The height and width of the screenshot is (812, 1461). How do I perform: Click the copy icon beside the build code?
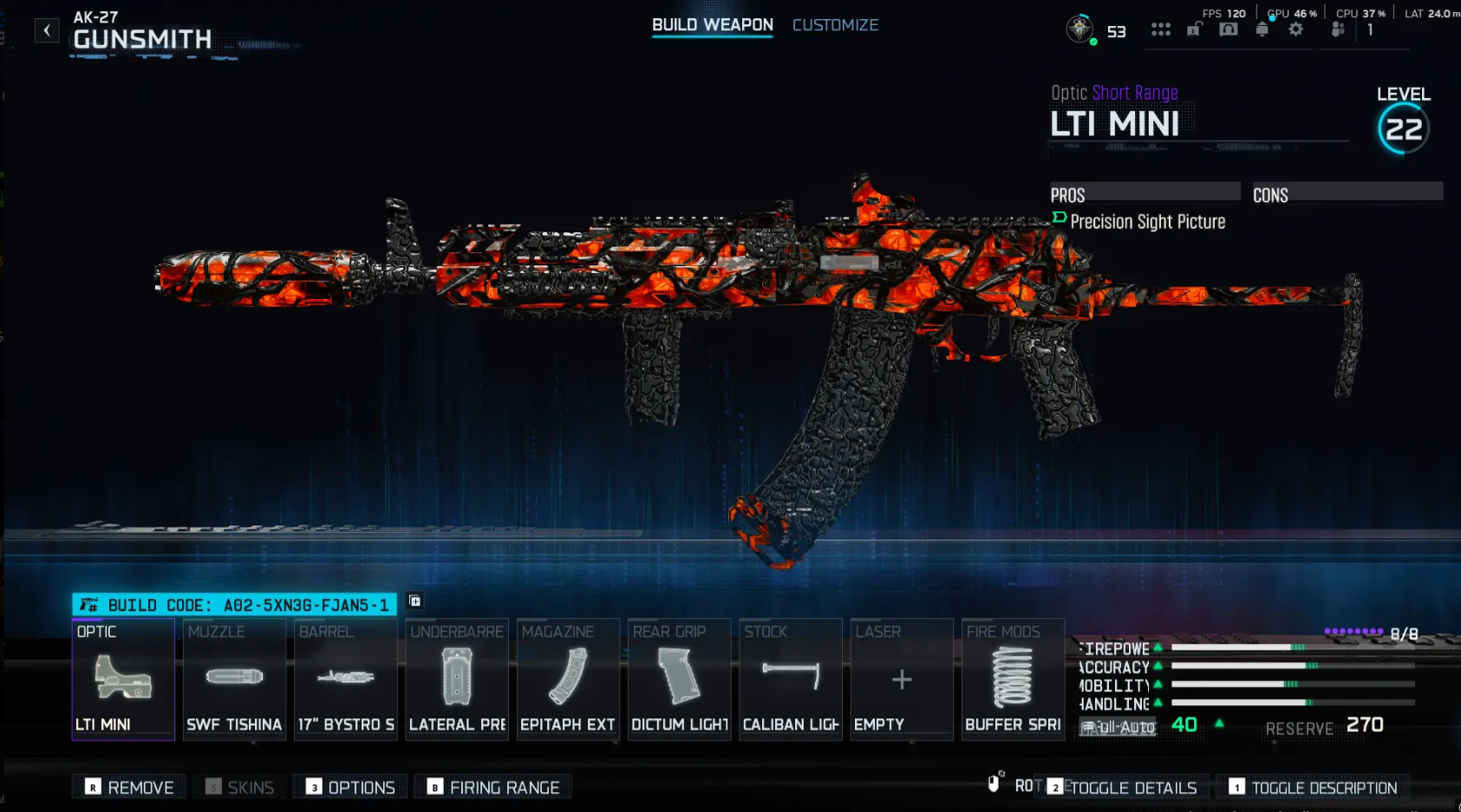[414, 599]
